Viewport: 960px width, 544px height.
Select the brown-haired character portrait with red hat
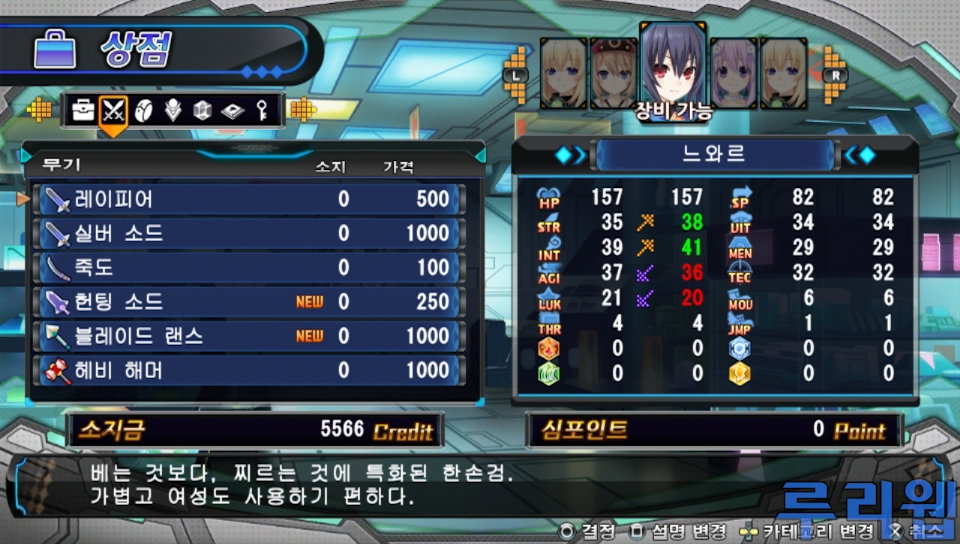pyautogui.click(x=612, y=72)
